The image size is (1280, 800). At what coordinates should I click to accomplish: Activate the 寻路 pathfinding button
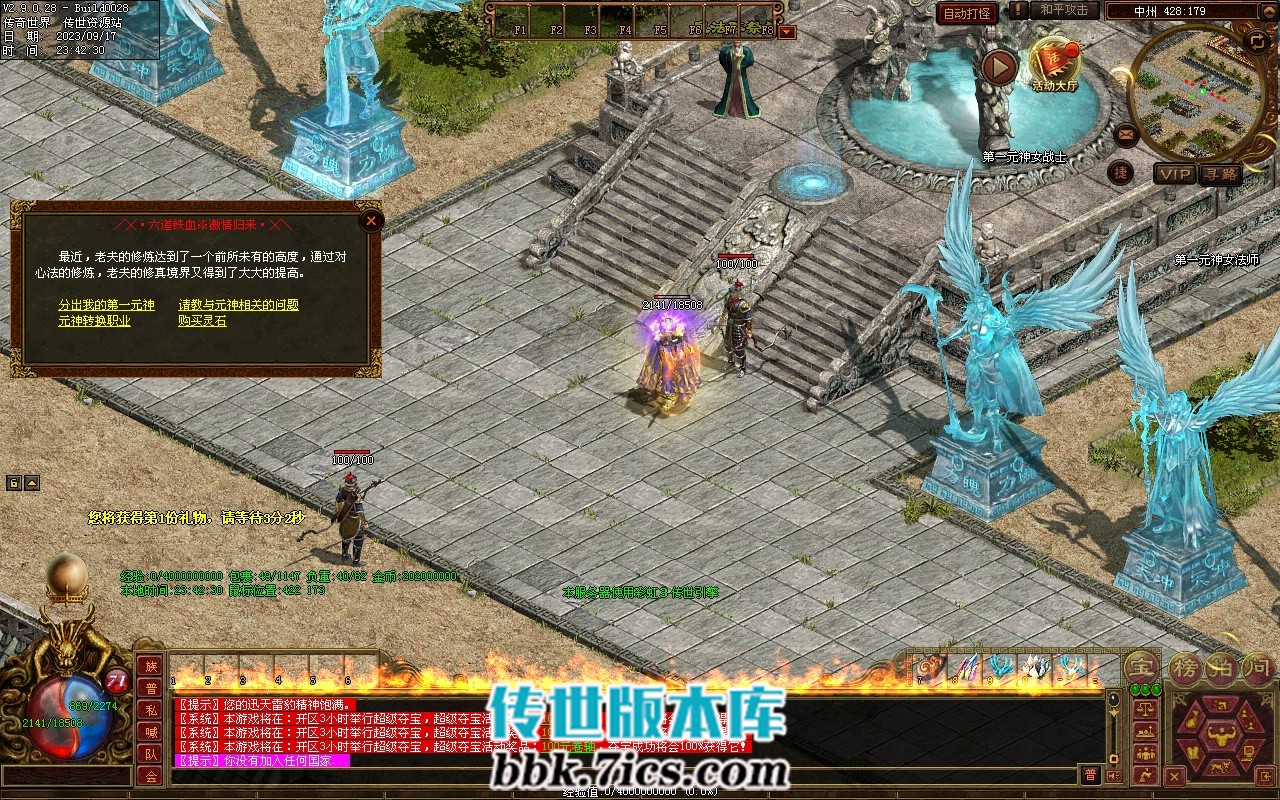click(x=1221, y=175)
